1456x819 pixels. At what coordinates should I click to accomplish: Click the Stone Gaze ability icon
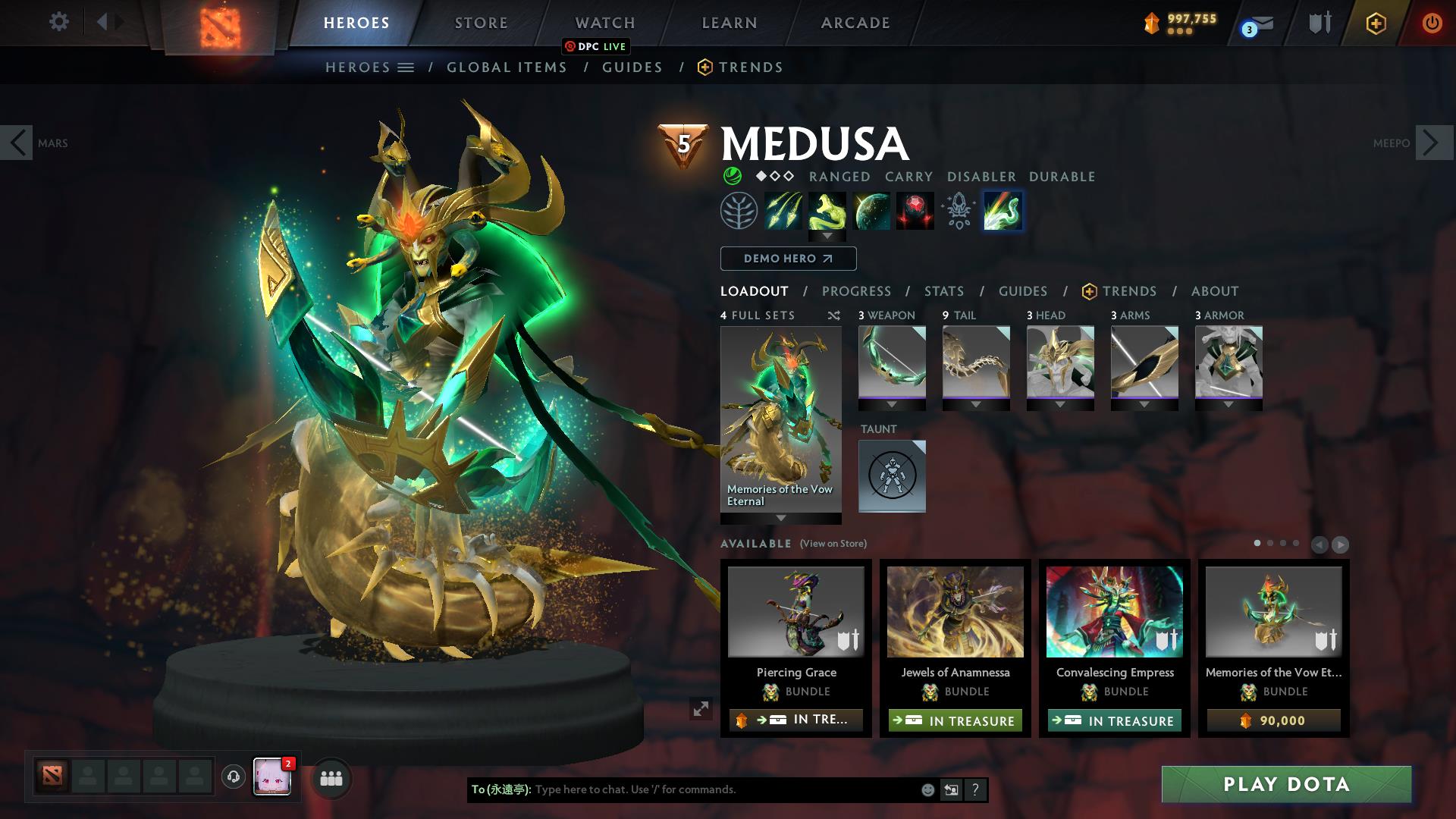pos(914,211)
